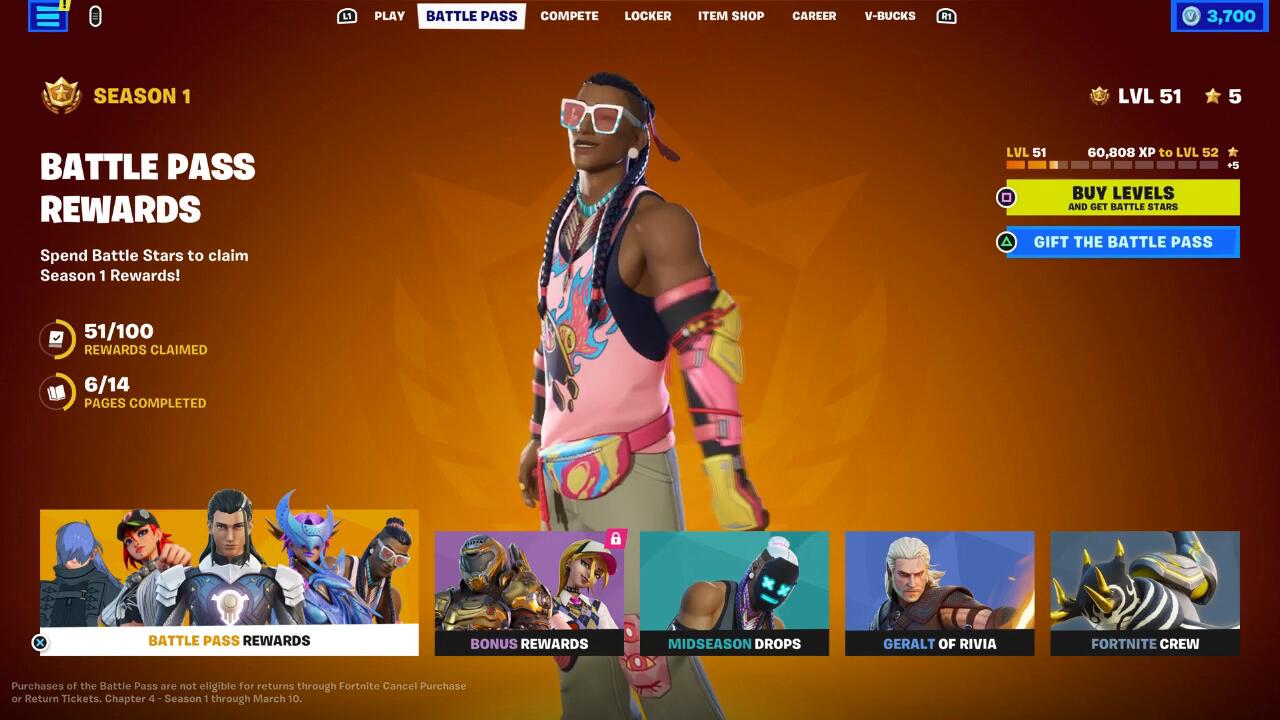Open the V-Bucks tab

[x=890, y=16]
